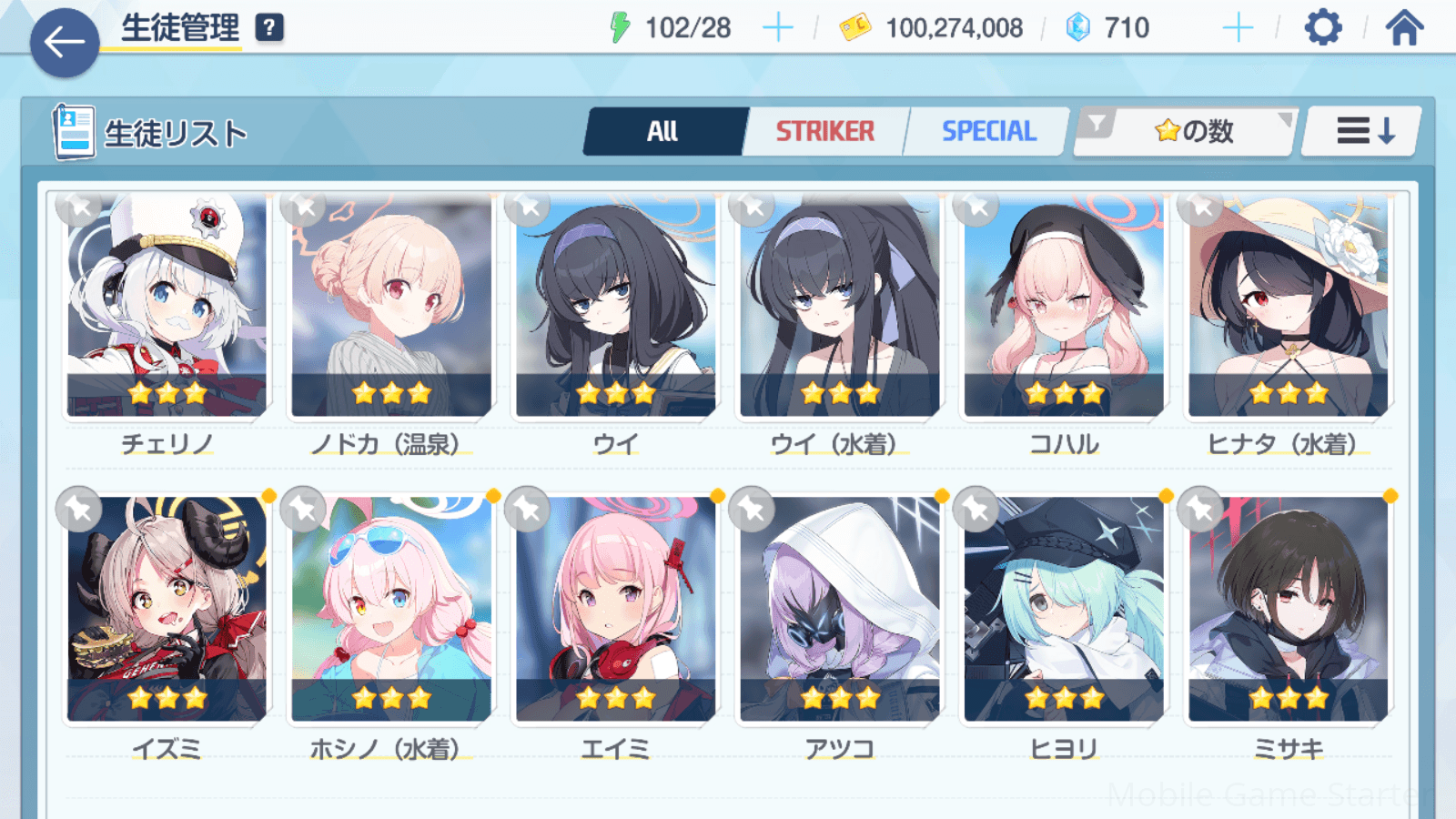Screen dimensions: 1456x819
Task: Open the settings gear
Action: 1322,28
